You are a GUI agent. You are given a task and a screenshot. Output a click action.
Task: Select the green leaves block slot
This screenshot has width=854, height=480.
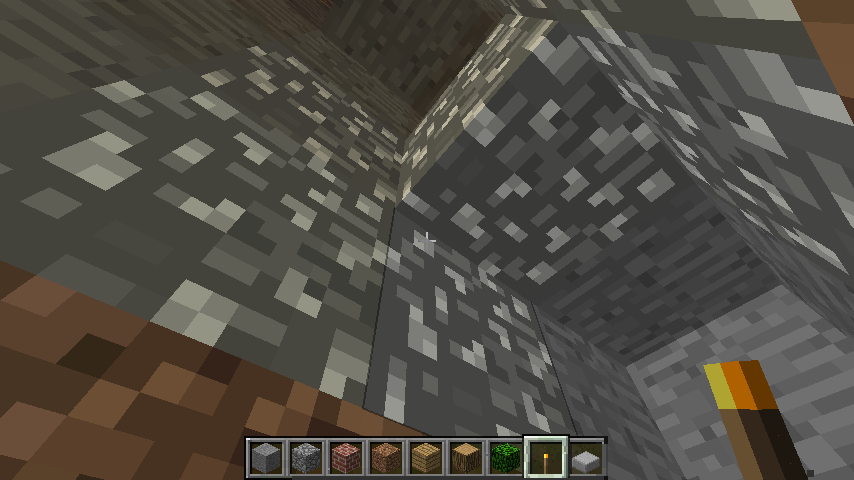point(505,458)
